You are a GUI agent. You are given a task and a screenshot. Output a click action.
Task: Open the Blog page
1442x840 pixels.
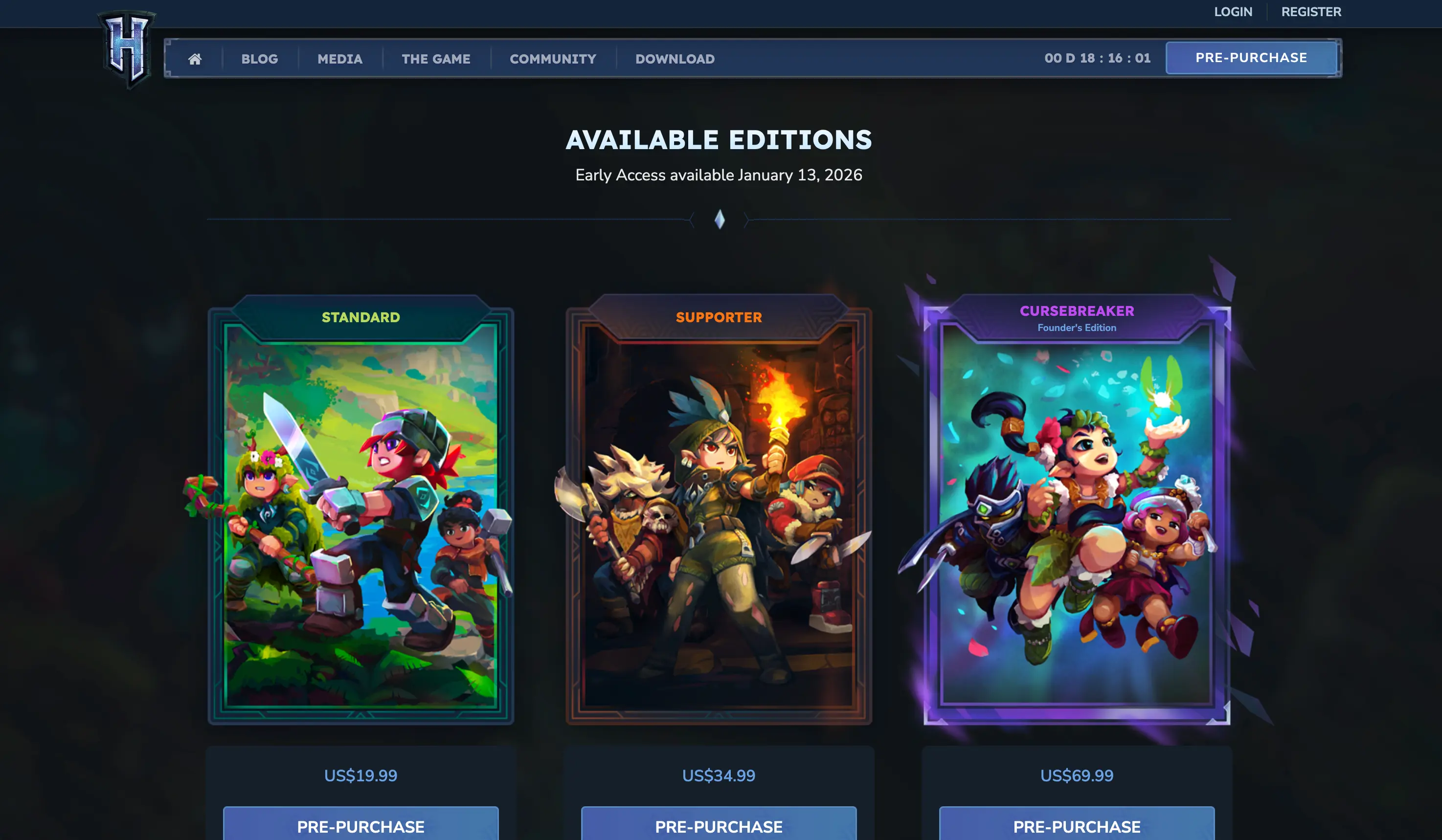coord(259,59)
